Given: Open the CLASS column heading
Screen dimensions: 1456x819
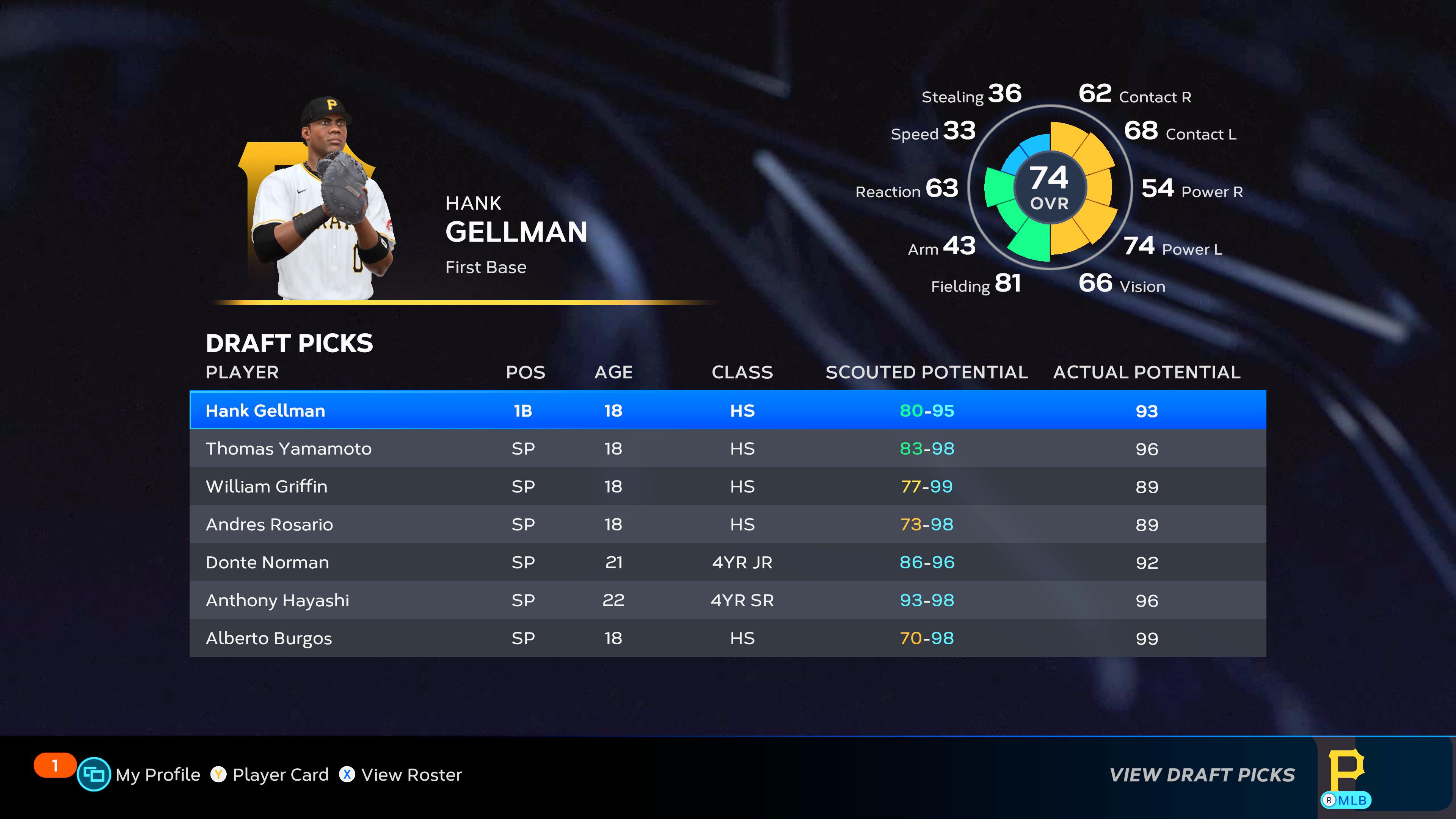Looking at the screenshot, I should [742, 372].
